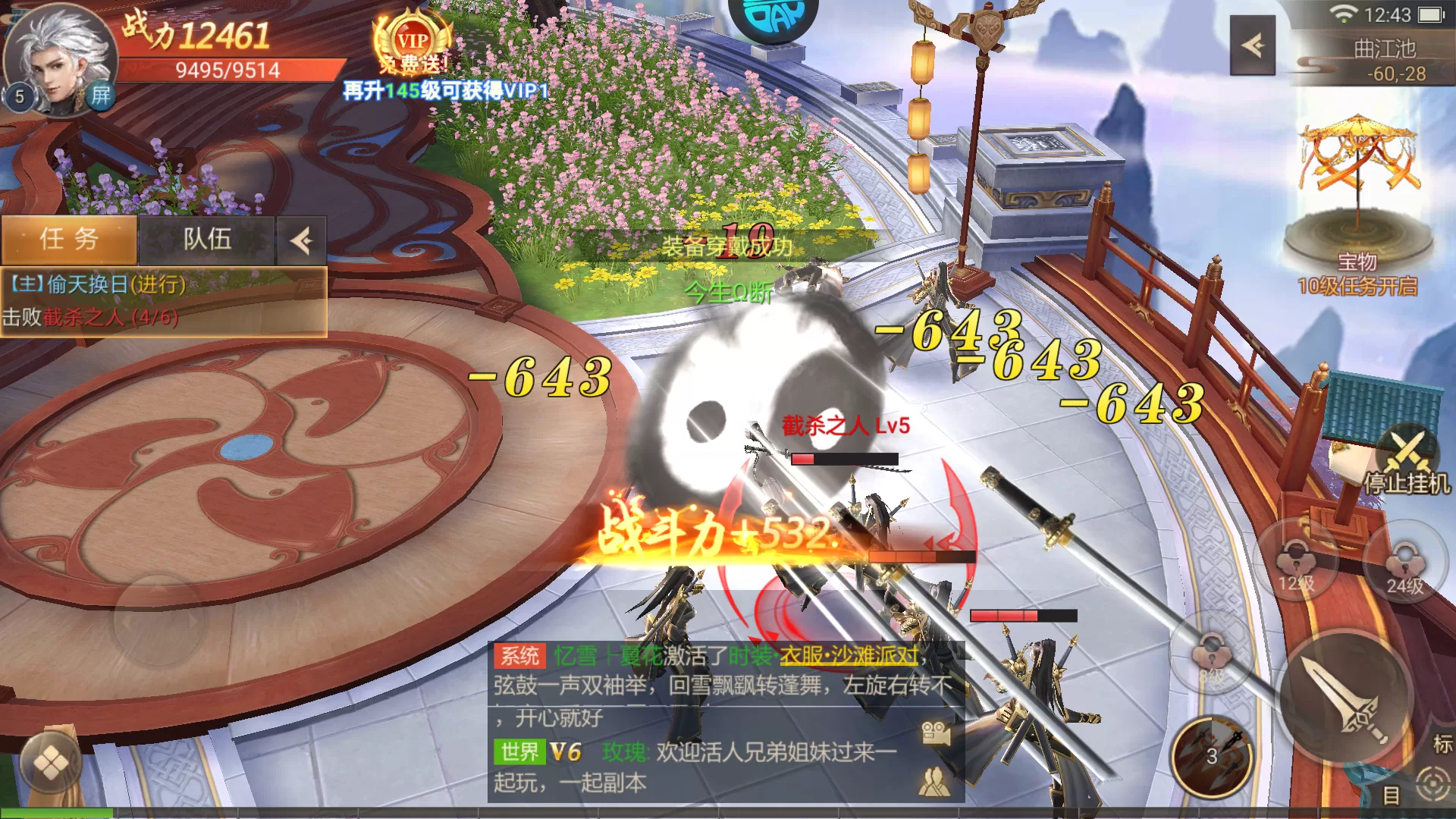Claim the free VIP gift badge
Viewport: 1456px width, 819px height.
(x=413, y=45)
